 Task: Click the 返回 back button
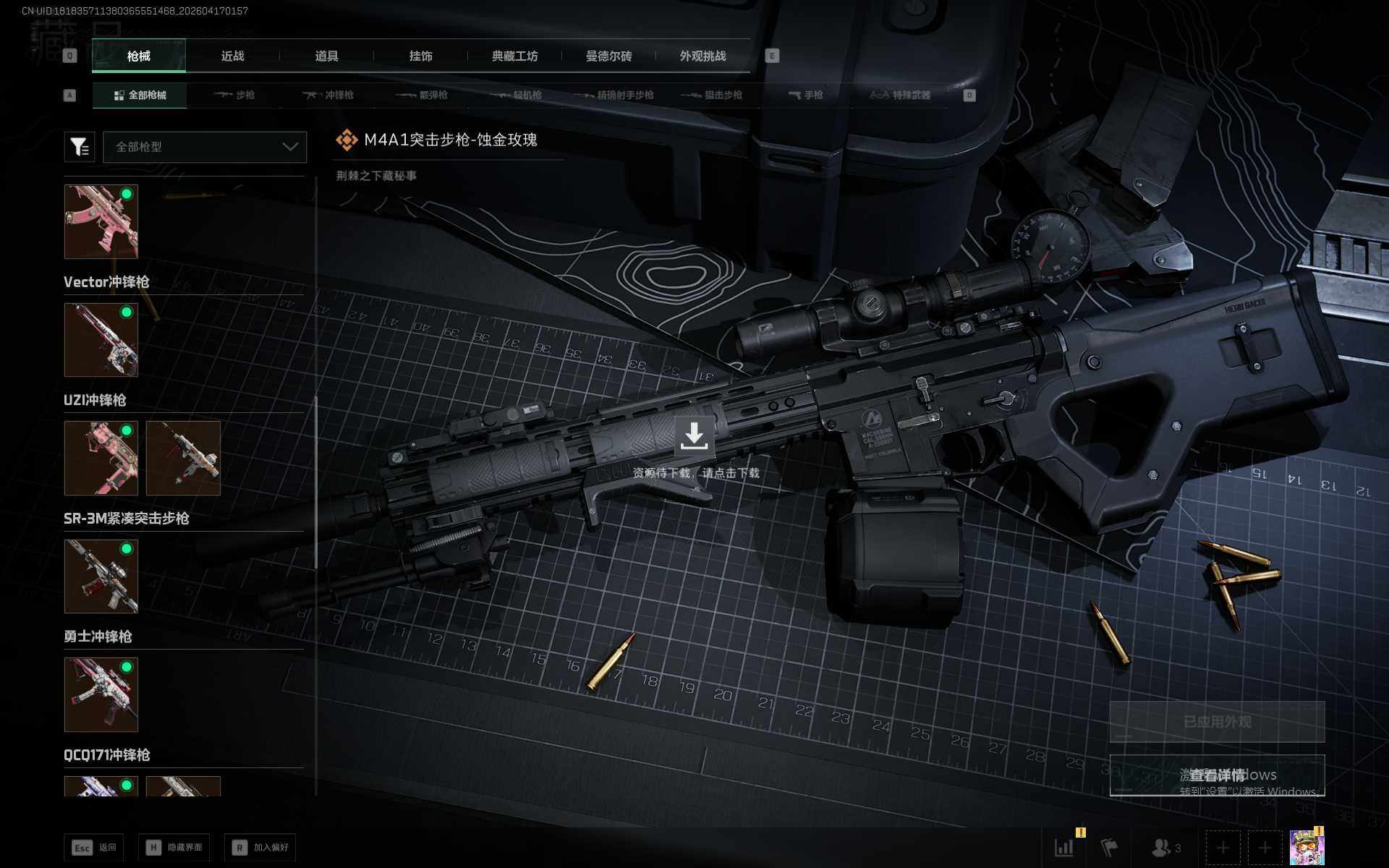tap(94, 847)
